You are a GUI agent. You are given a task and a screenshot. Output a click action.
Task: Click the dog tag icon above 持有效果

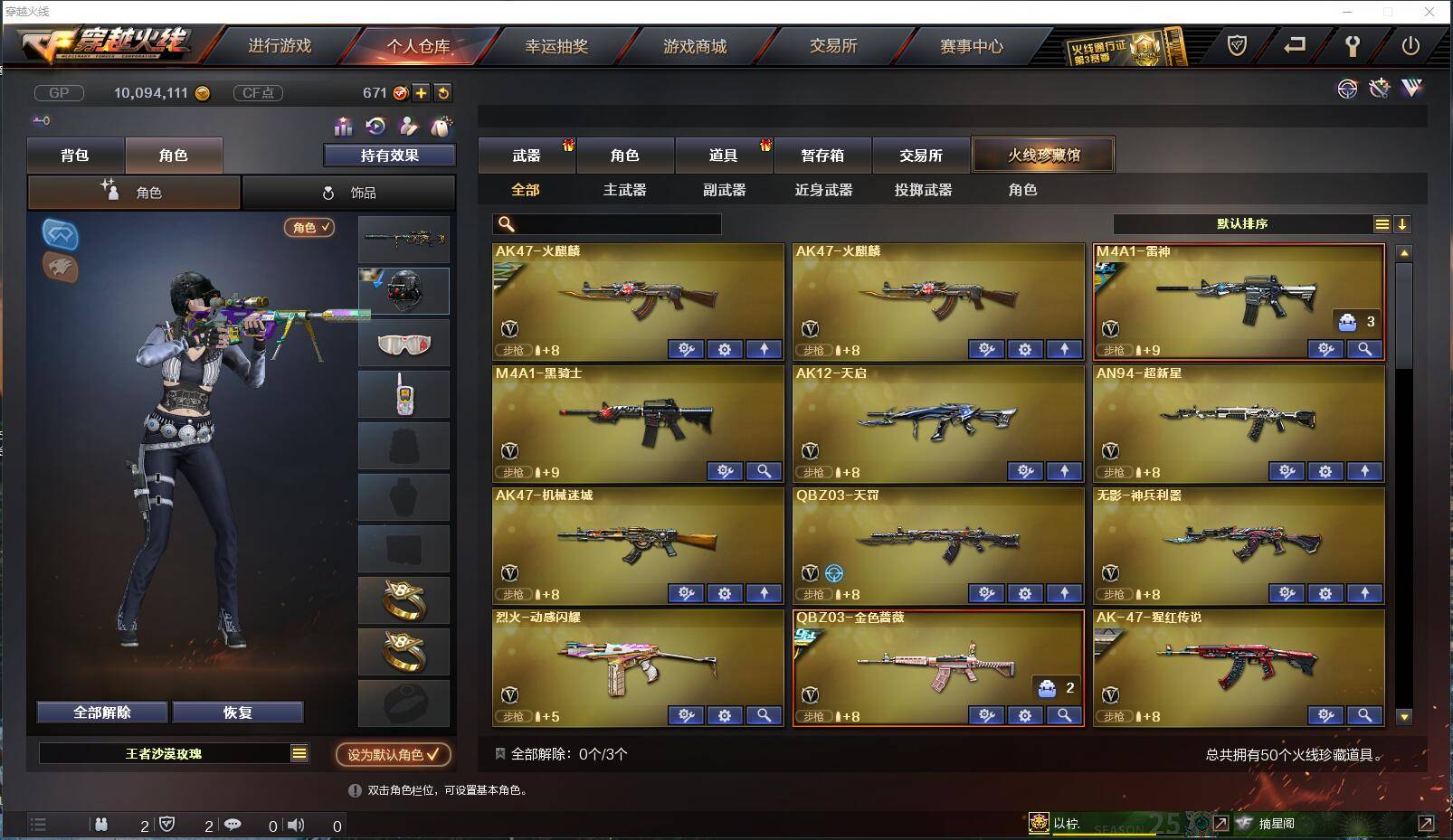tap(441, 127)
